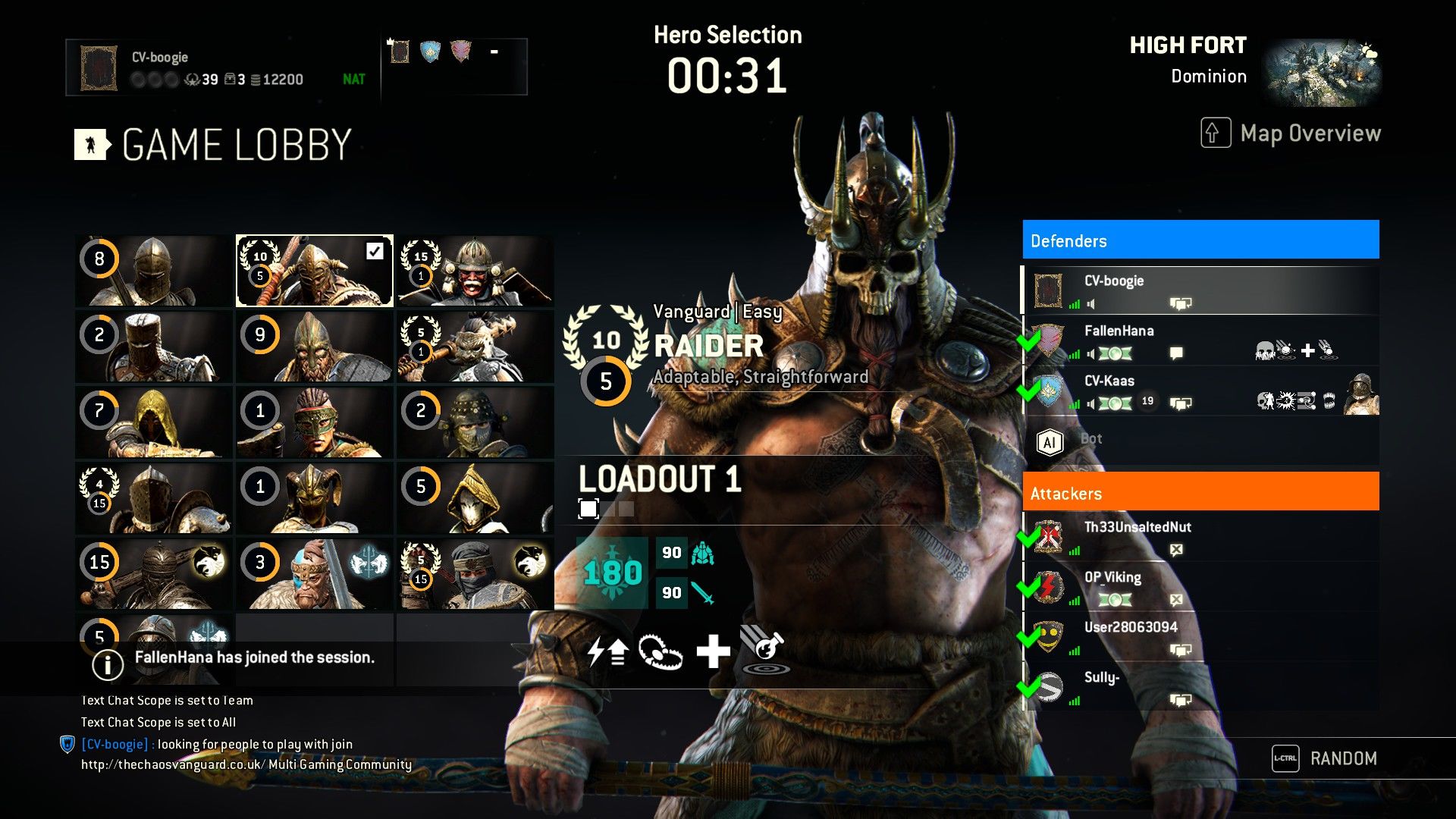Toggle the checkmark on the selected Raider tile
The width and height of the screenshot is (1456, 819).
(375, 251)
